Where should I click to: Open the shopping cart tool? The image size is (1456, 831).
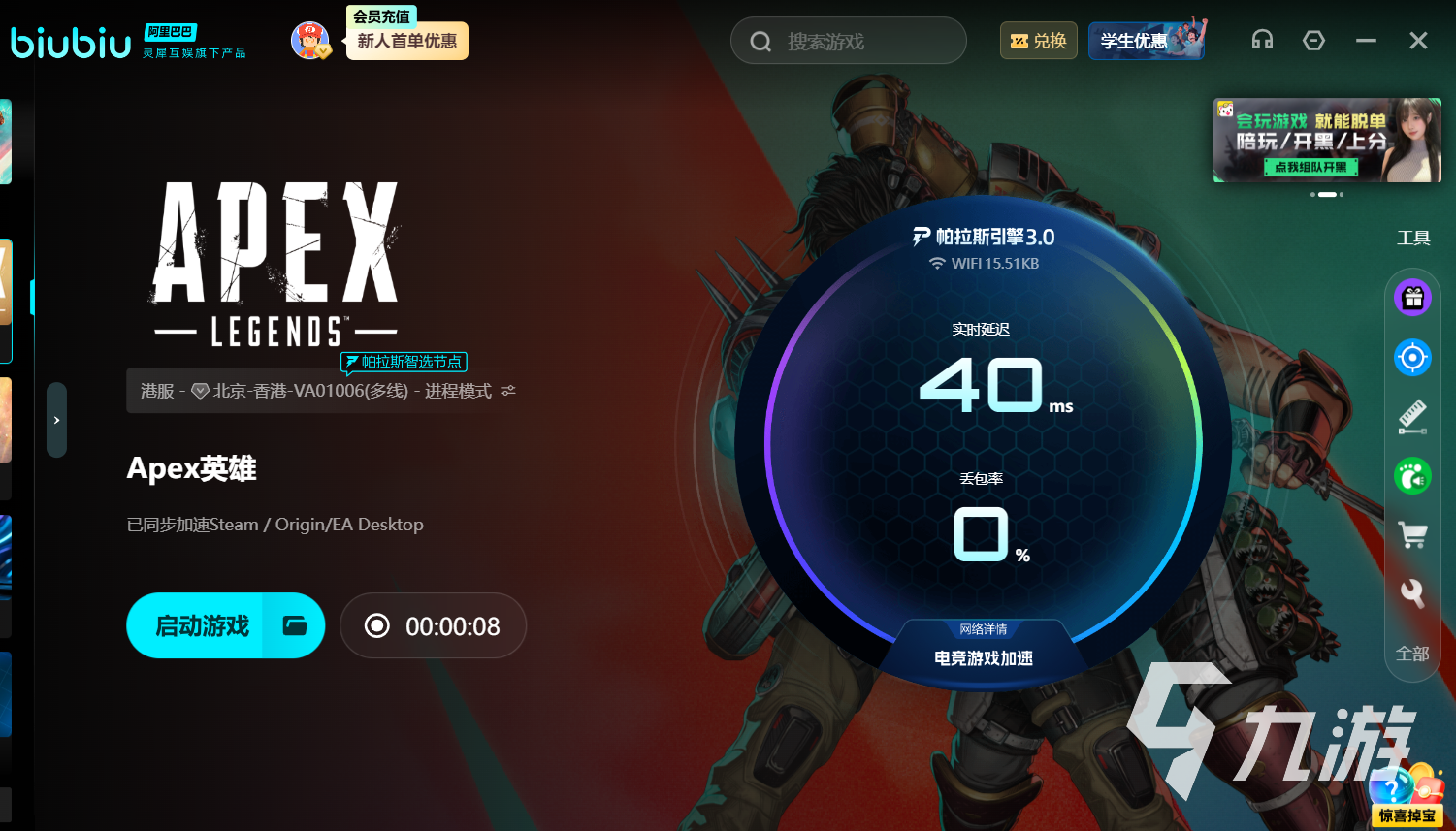pos(1412,534)
